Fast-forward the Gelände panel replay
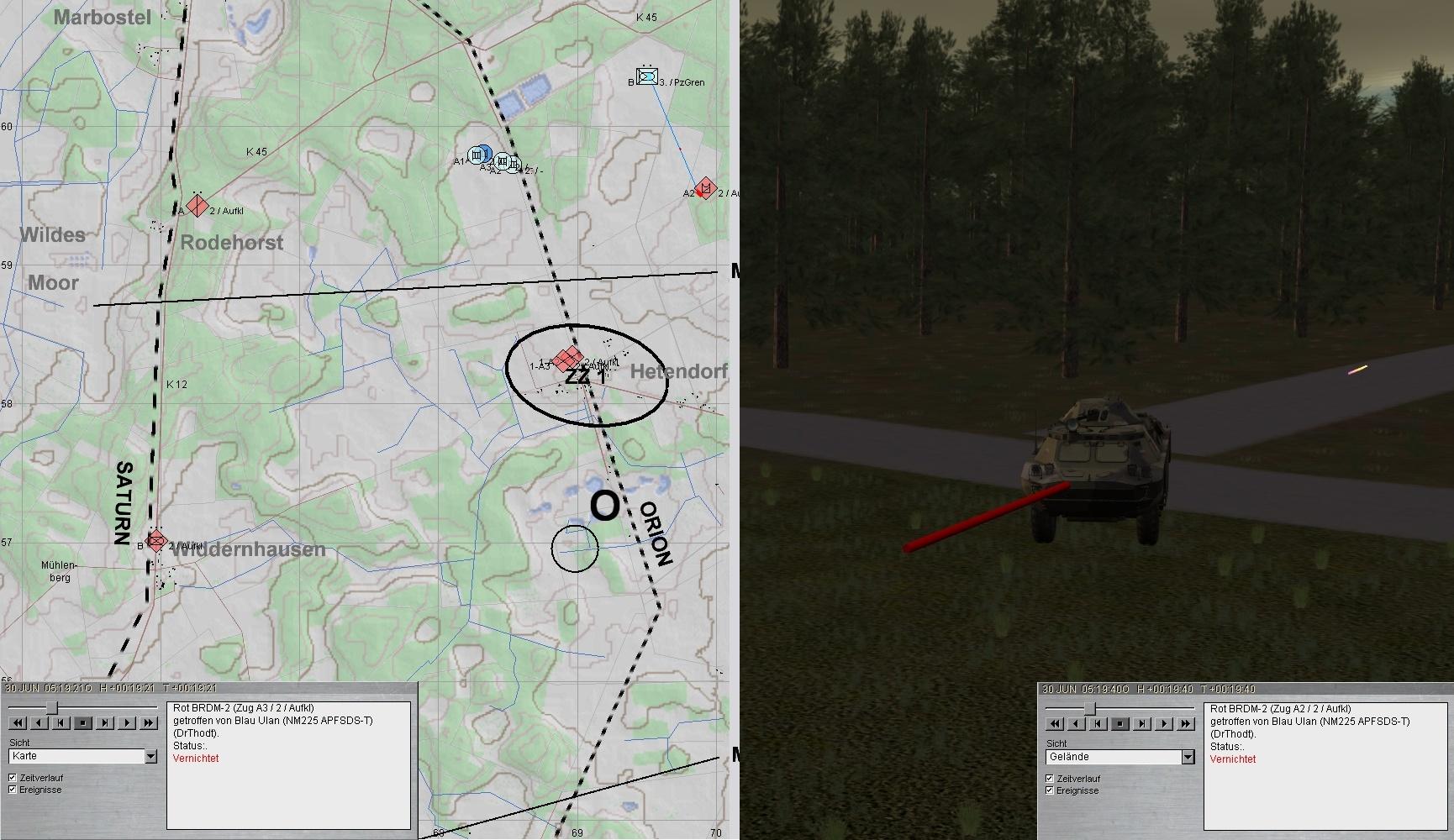Image resolution: width=1454 pixels, height=840 pixels. tap(1186, 723)
